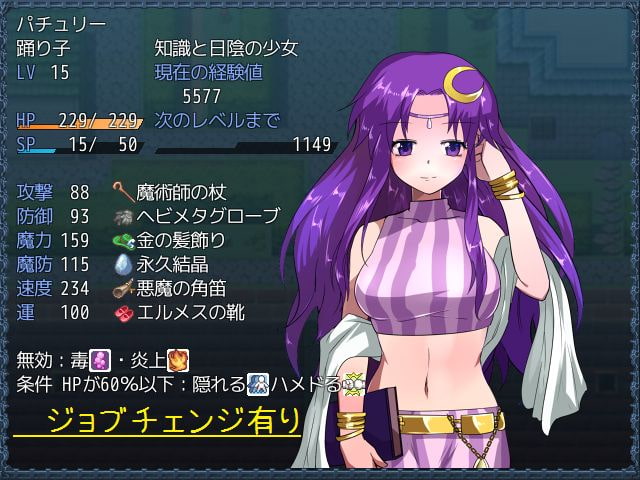Click the flame burn immunity icon
640x480 pixels.
[x=177, y=359]
